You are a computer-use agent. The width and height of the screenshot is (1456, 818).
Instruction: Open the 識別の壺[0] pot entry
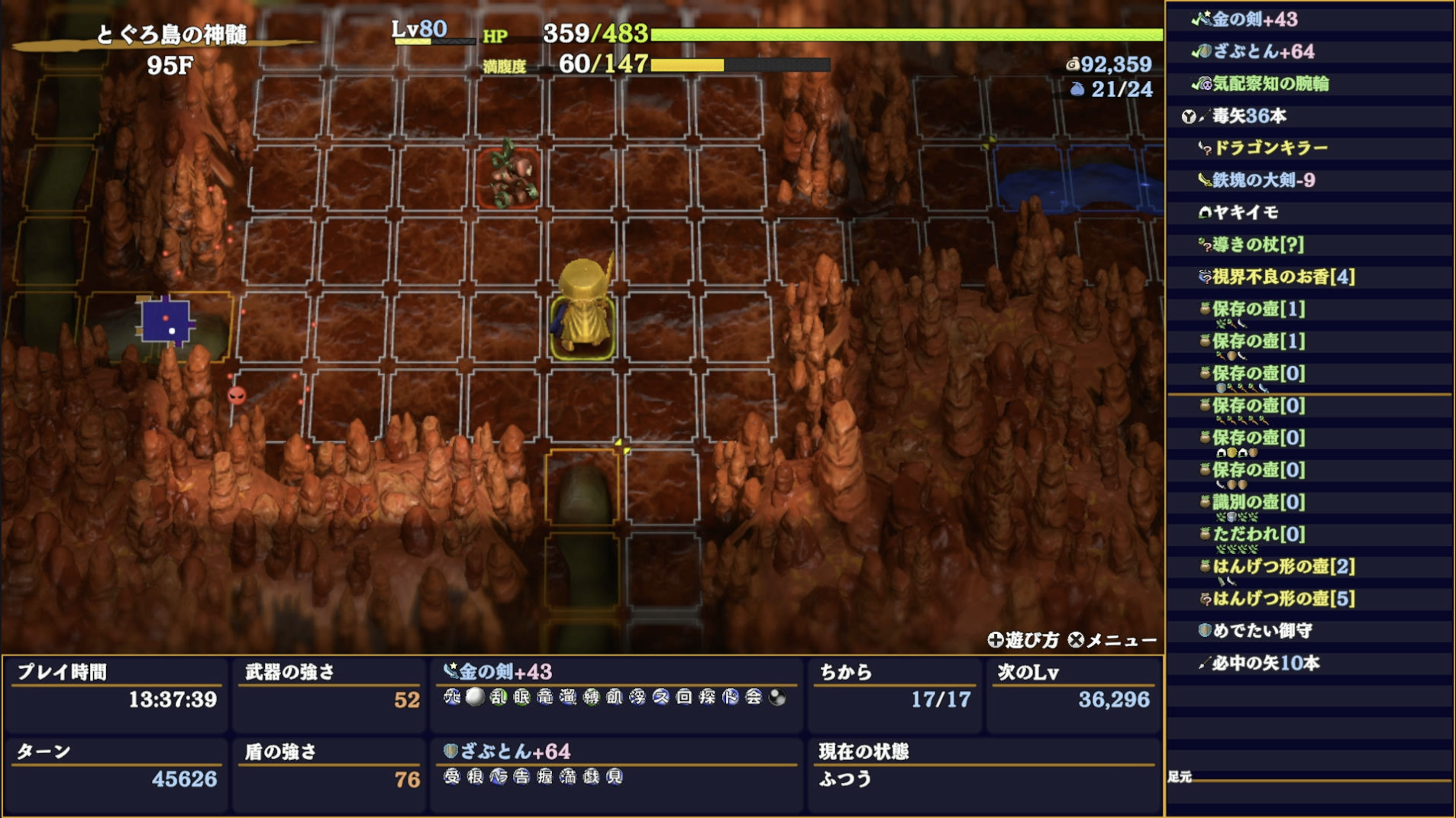tap(1258, 502)
